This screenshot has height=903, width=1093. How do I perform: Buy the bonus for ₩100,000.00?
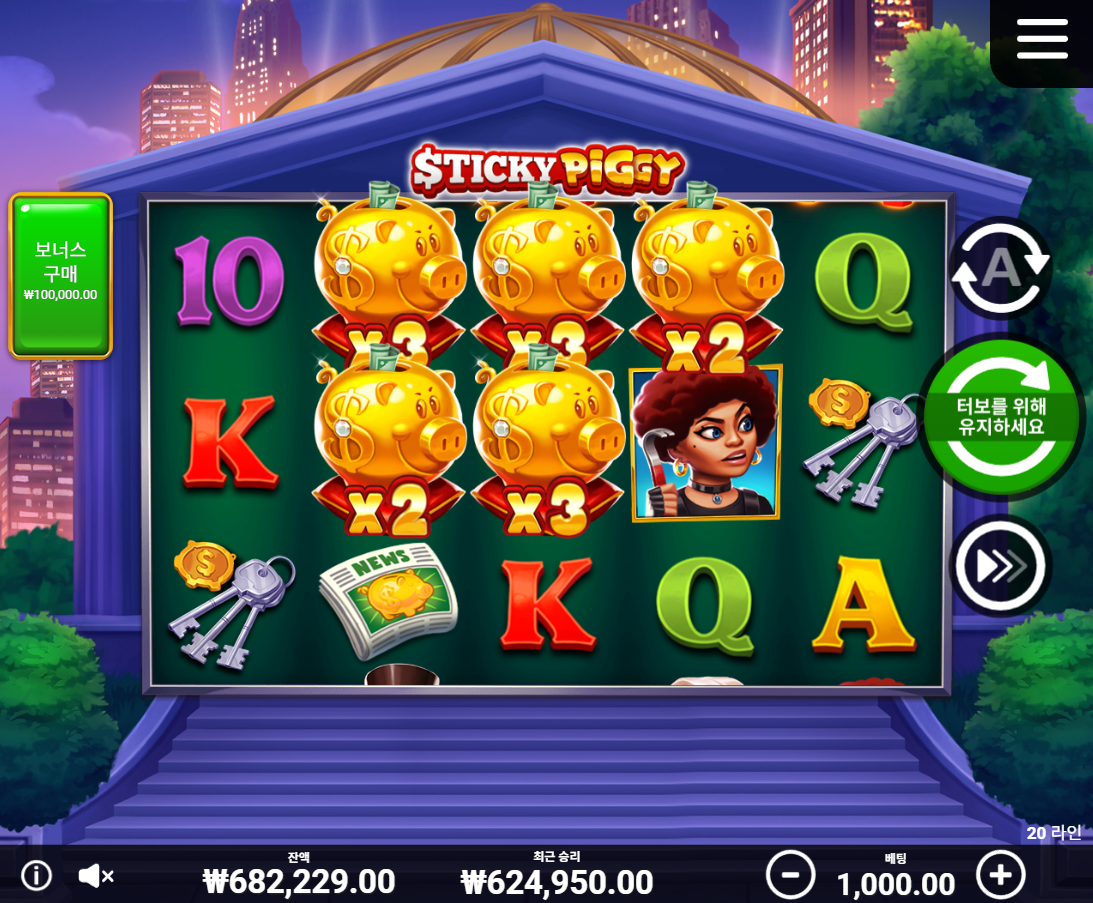click(x=61, y=274)
